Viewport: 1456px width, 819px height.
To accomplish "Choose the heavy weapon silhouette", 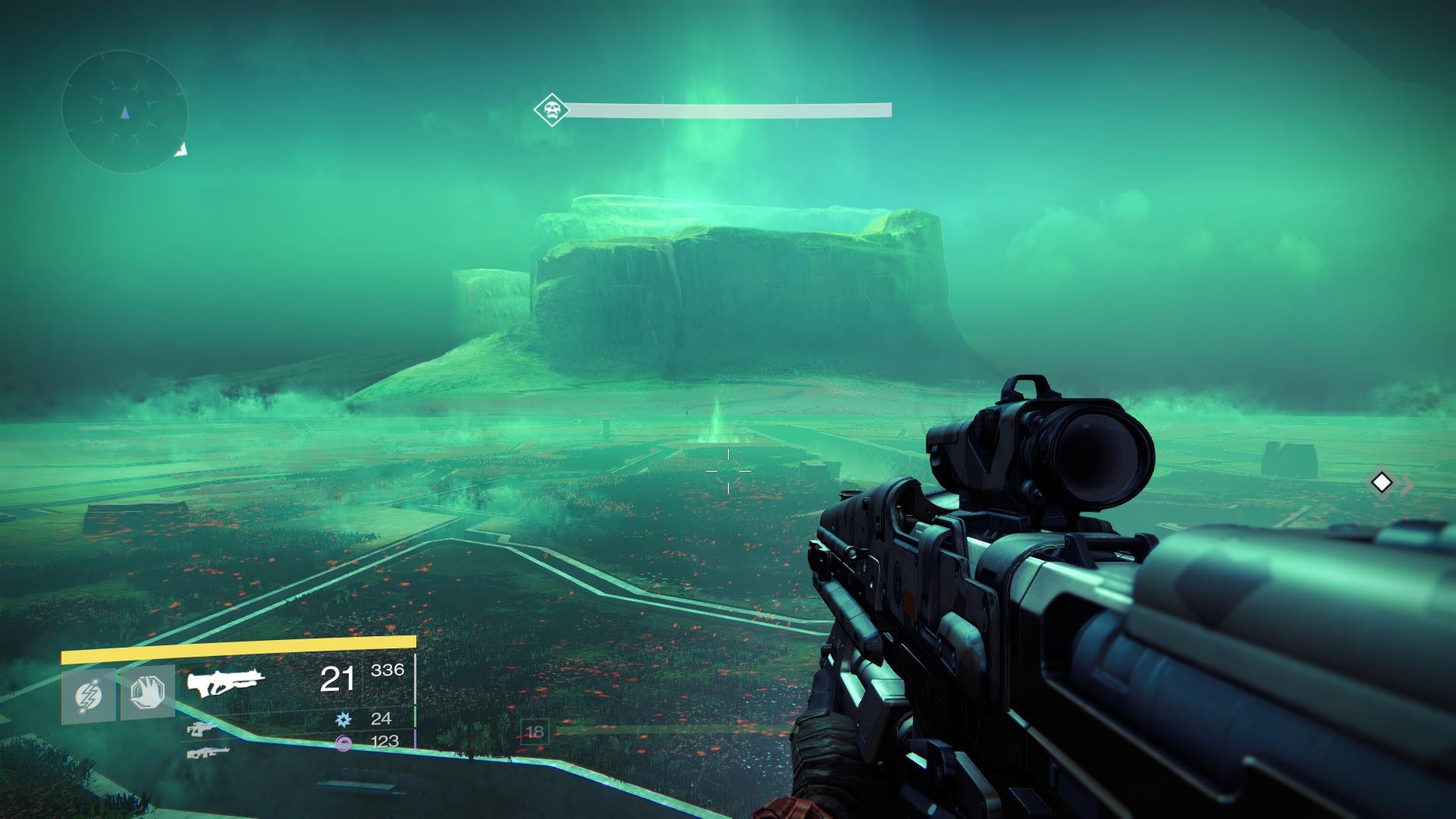I will click(x=208, y=752).
